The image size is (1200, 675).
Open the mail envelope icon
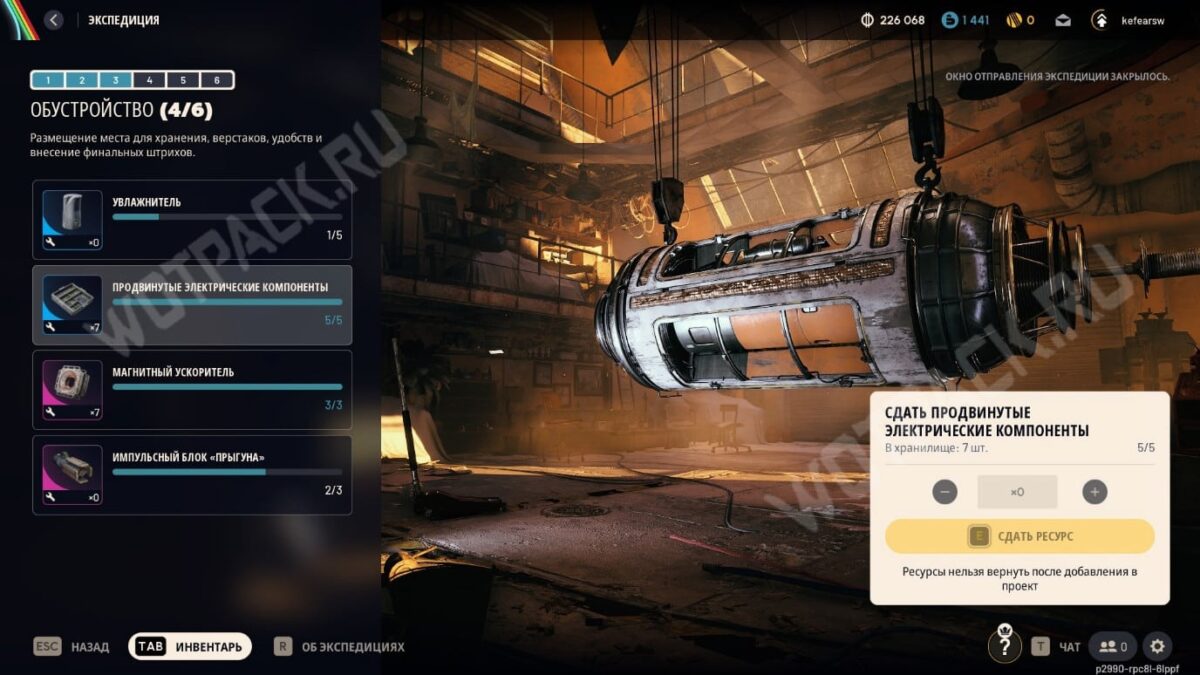click(1063, 20)
